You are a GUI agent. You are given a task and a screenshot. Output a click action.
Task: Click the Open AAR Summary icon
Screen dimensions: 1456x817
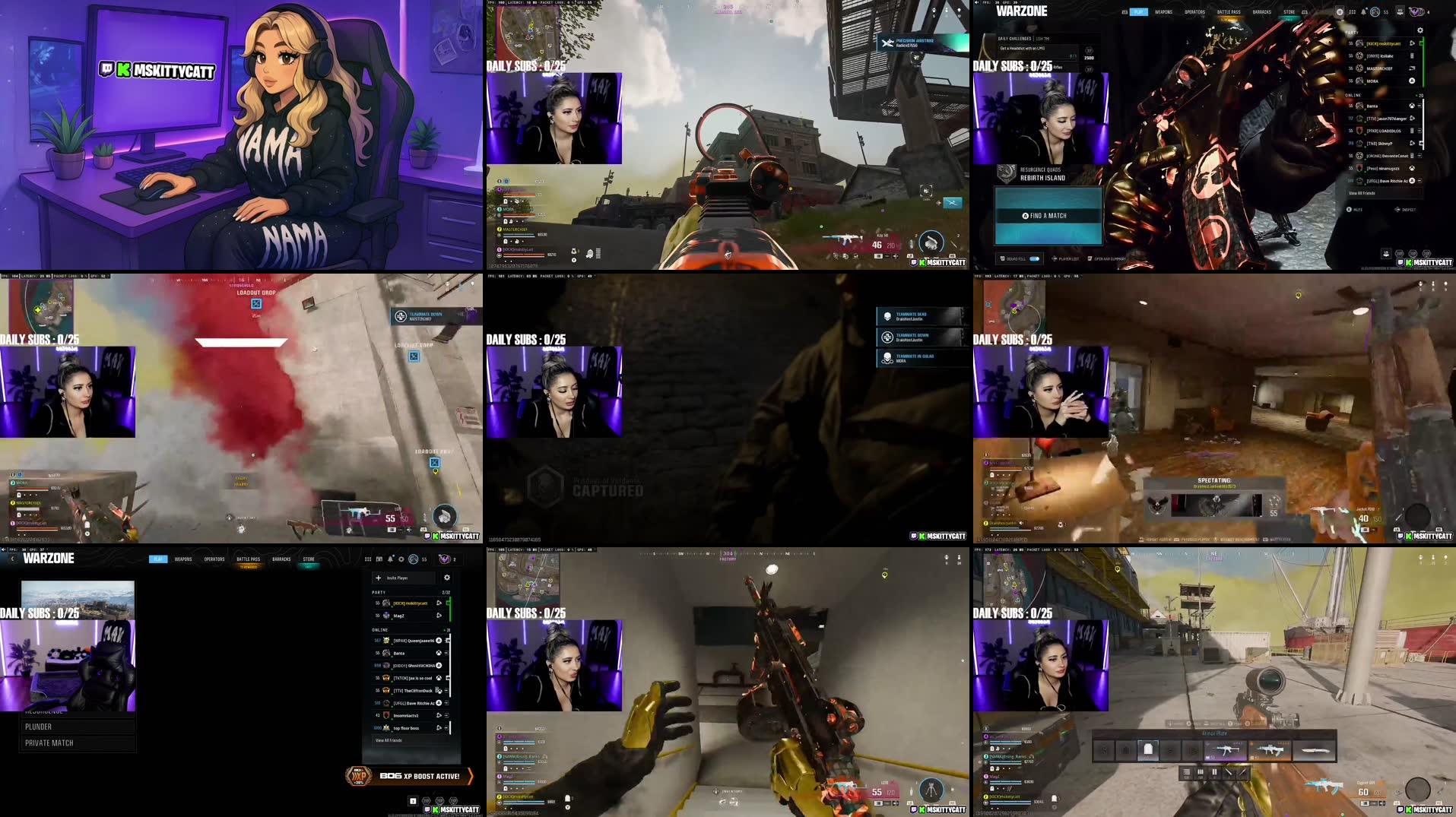click(1091, 259)
